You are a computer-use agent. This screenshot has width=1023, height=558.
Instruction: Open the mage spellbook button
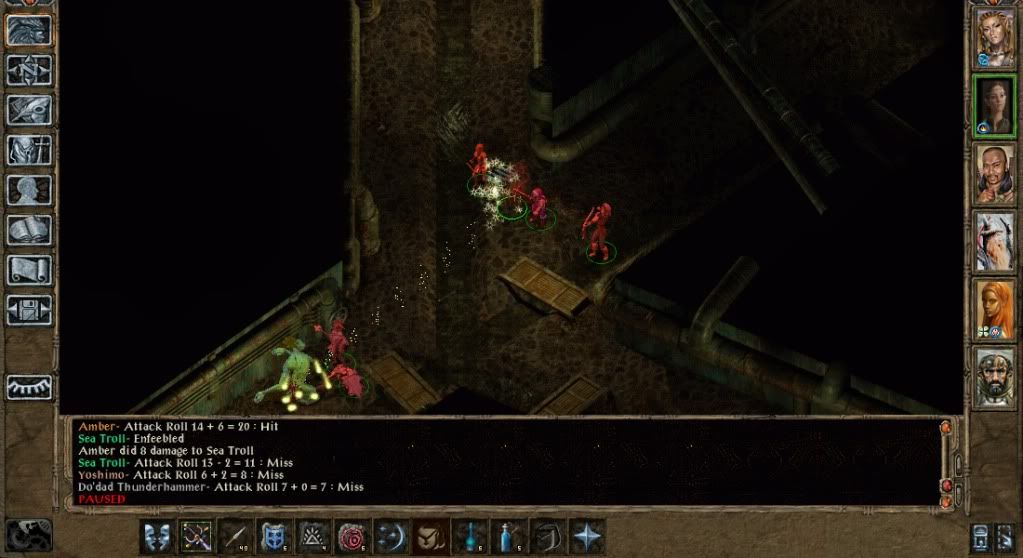(29, 230)
